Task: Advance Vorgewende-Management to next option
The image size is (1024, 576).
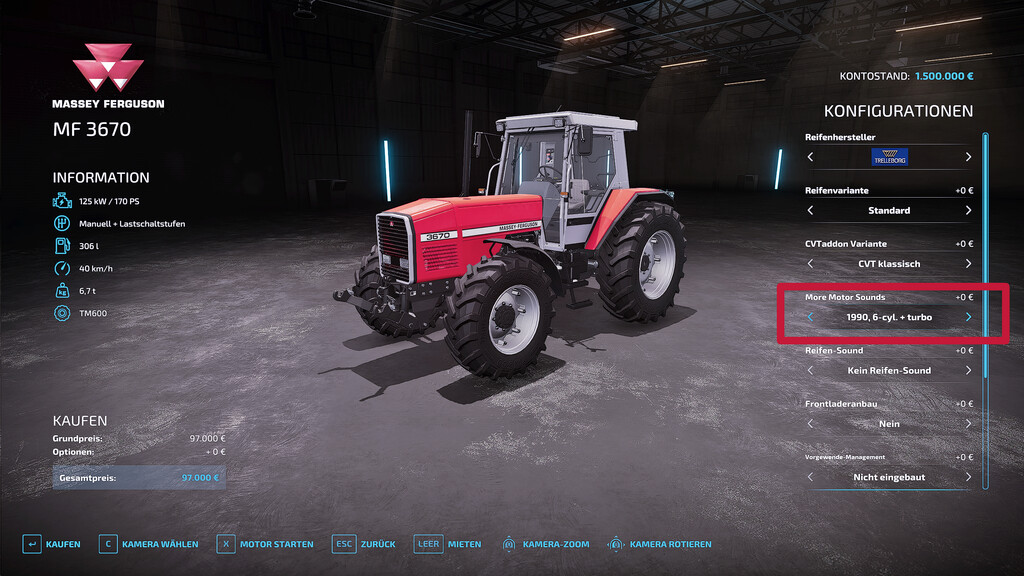Action: (968, 477)
